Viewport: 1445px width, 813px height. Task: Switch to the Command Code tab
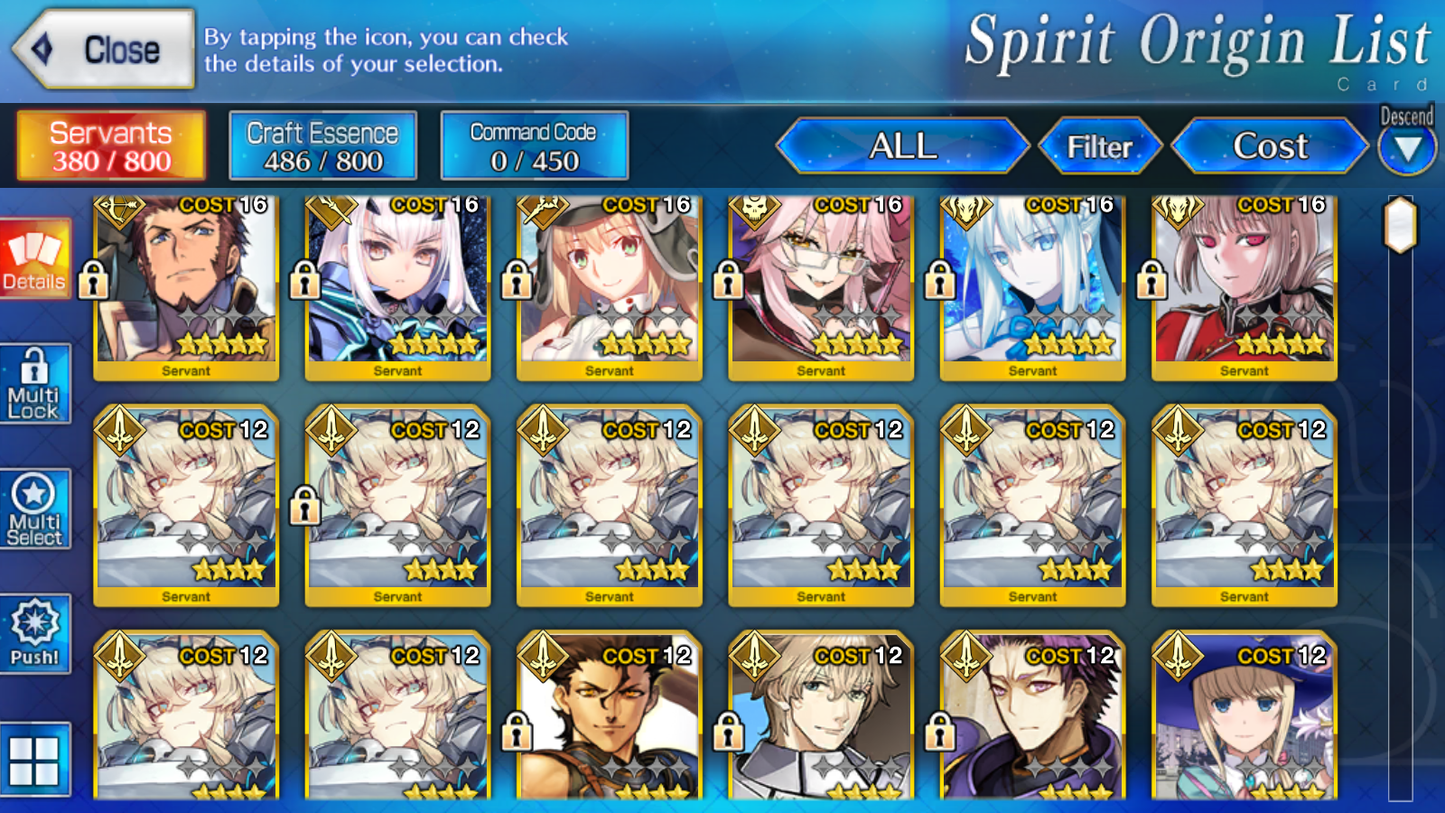click(x=534, y=145)
